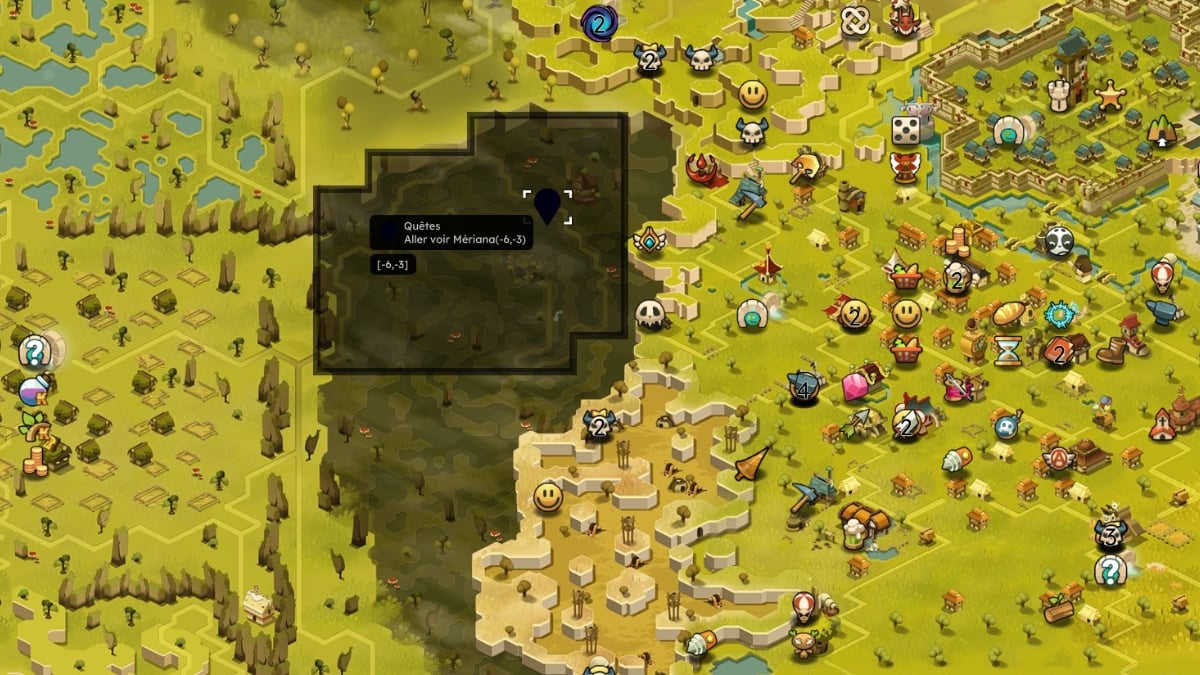Click the pink gem map marker

(855, 386)
